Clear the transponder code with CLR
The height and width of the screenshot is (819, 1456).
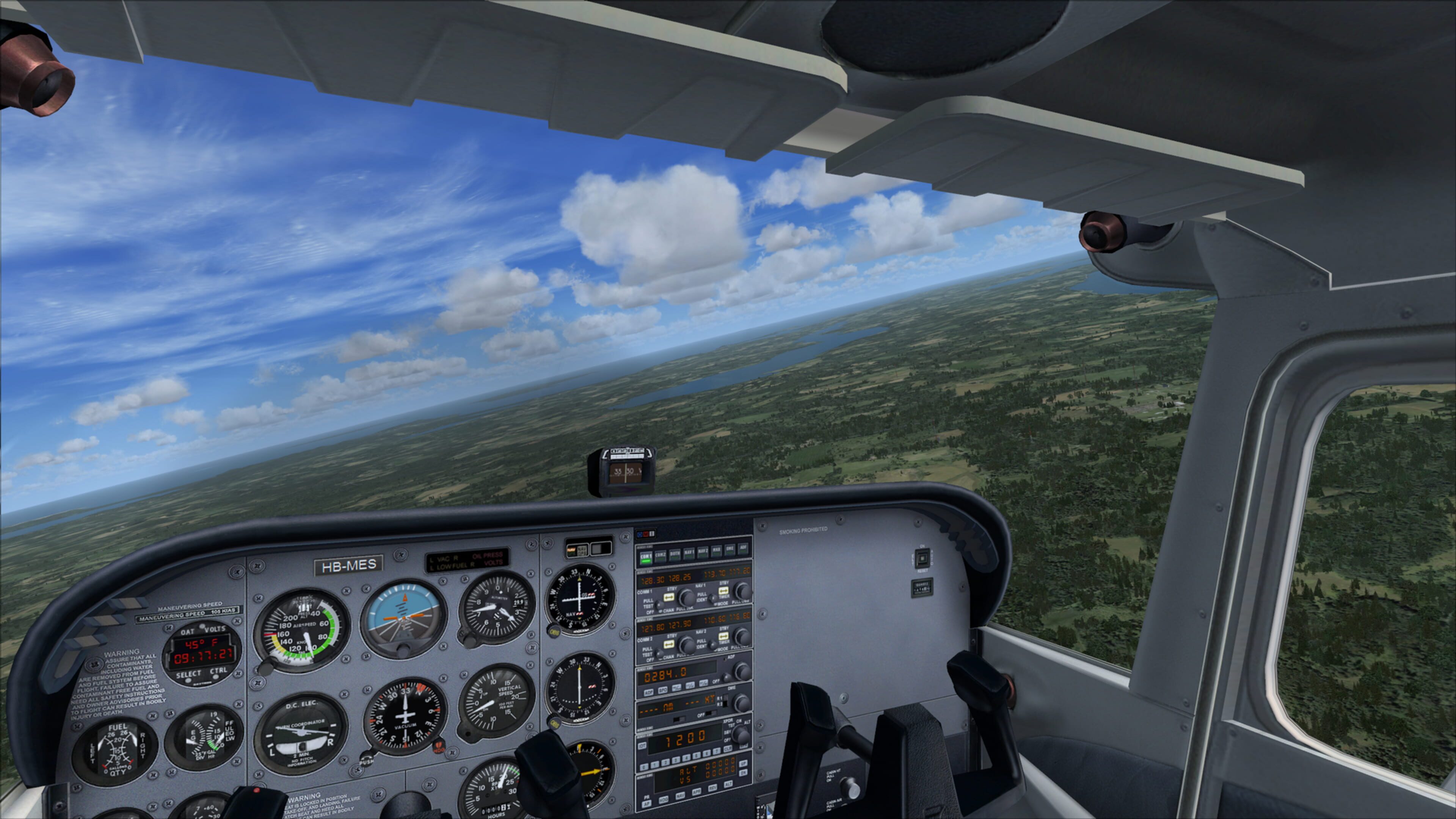(x=728, y=749)
